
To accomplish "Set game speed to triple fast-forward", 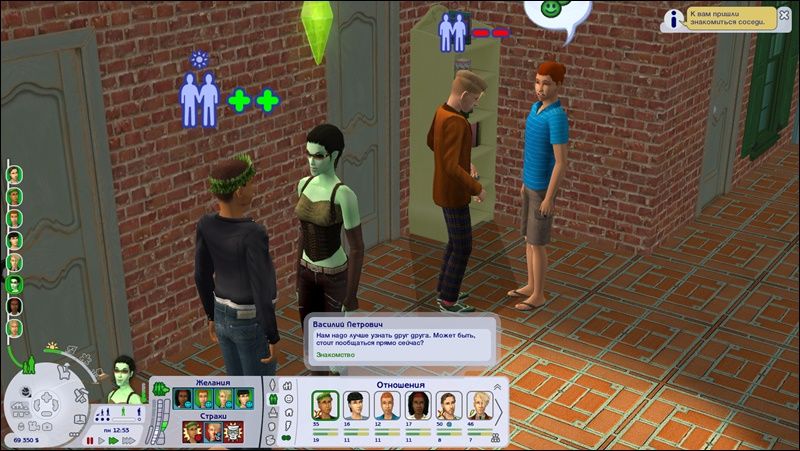I will point(130,439).
